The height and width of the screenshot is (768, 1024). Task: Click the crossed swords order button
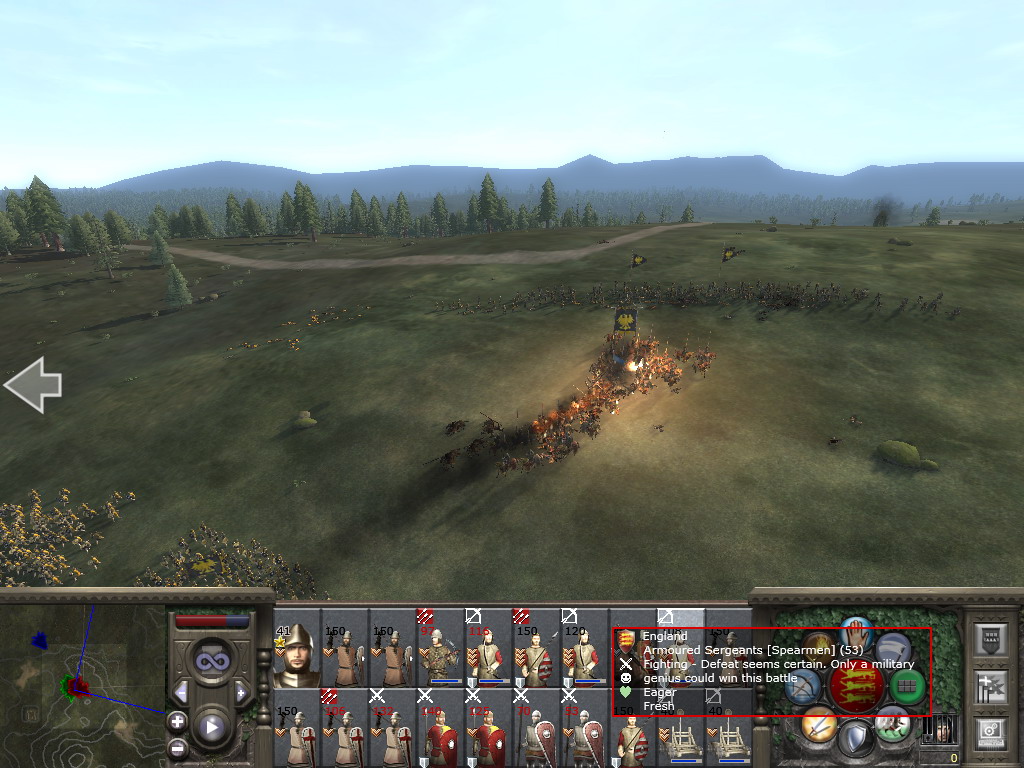point(818,725)
